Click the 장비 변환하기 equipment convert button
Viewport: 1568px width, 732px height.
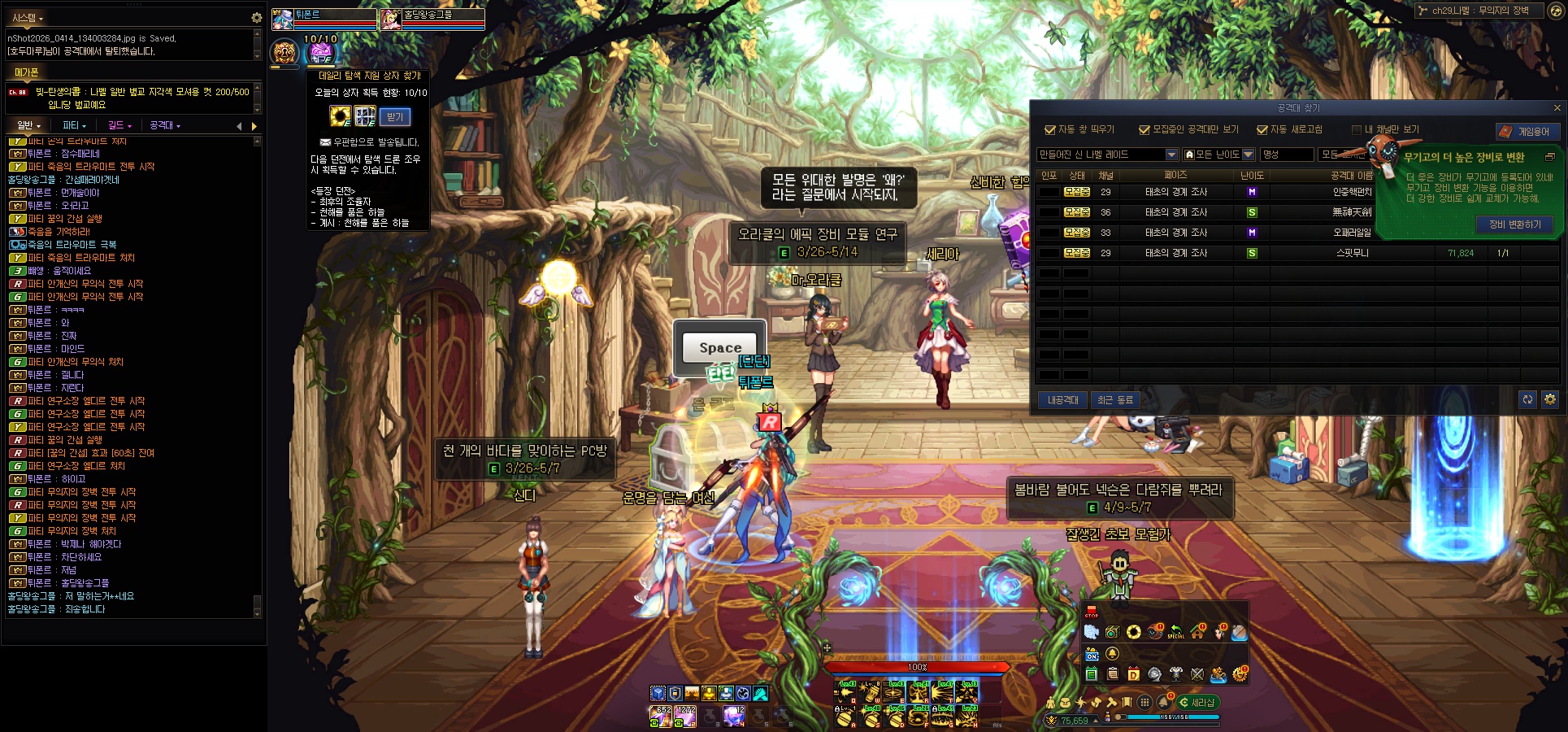point(1514,224)
